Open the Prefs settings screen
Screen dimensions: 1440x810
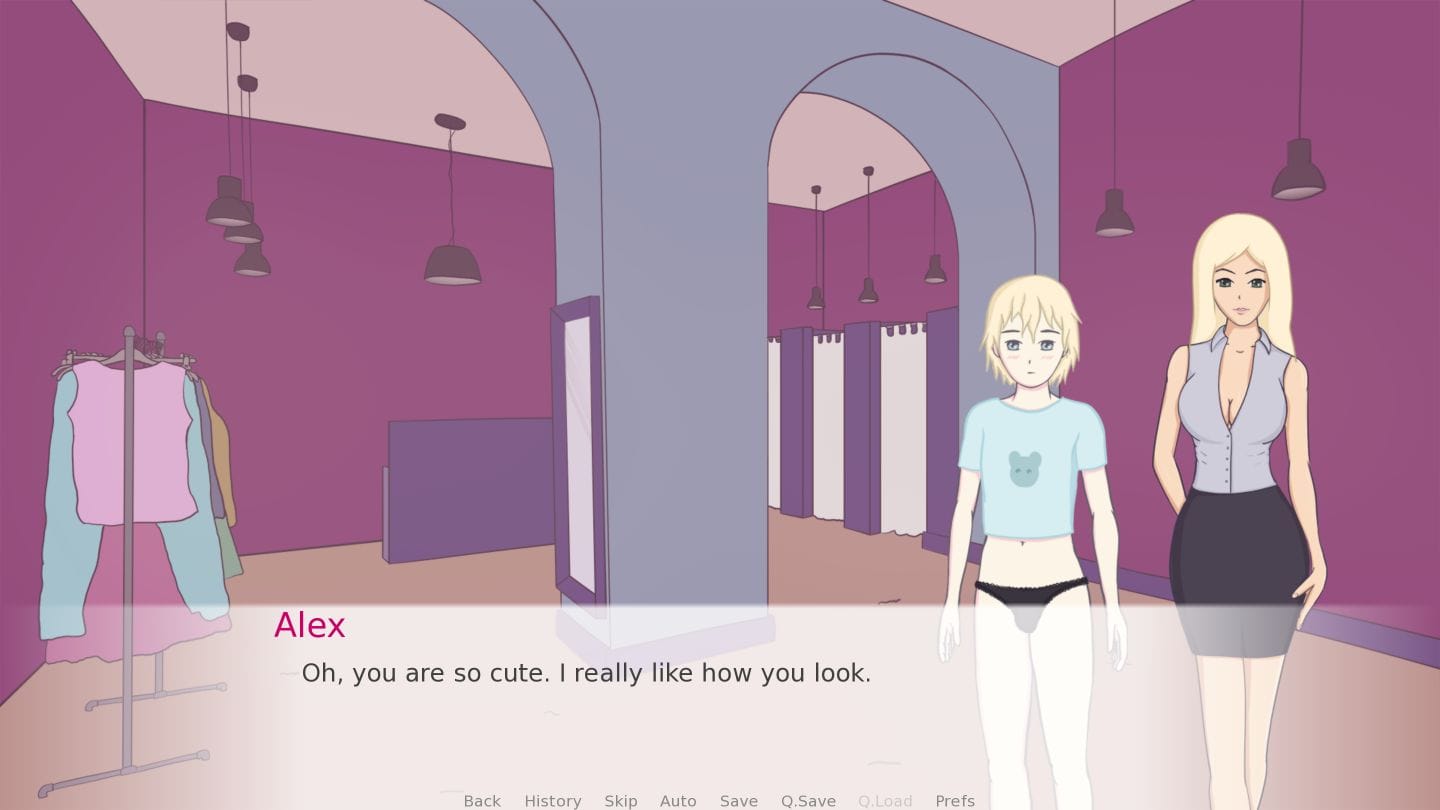pyautogui.click(x=955, y=800)
